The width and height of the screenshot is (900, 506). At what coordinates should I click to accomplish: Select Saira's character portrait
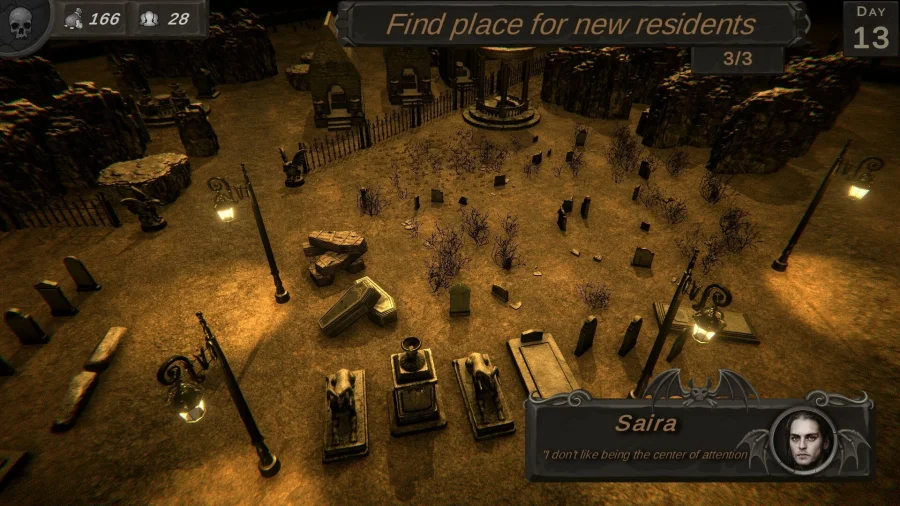[x=803, y=440]
